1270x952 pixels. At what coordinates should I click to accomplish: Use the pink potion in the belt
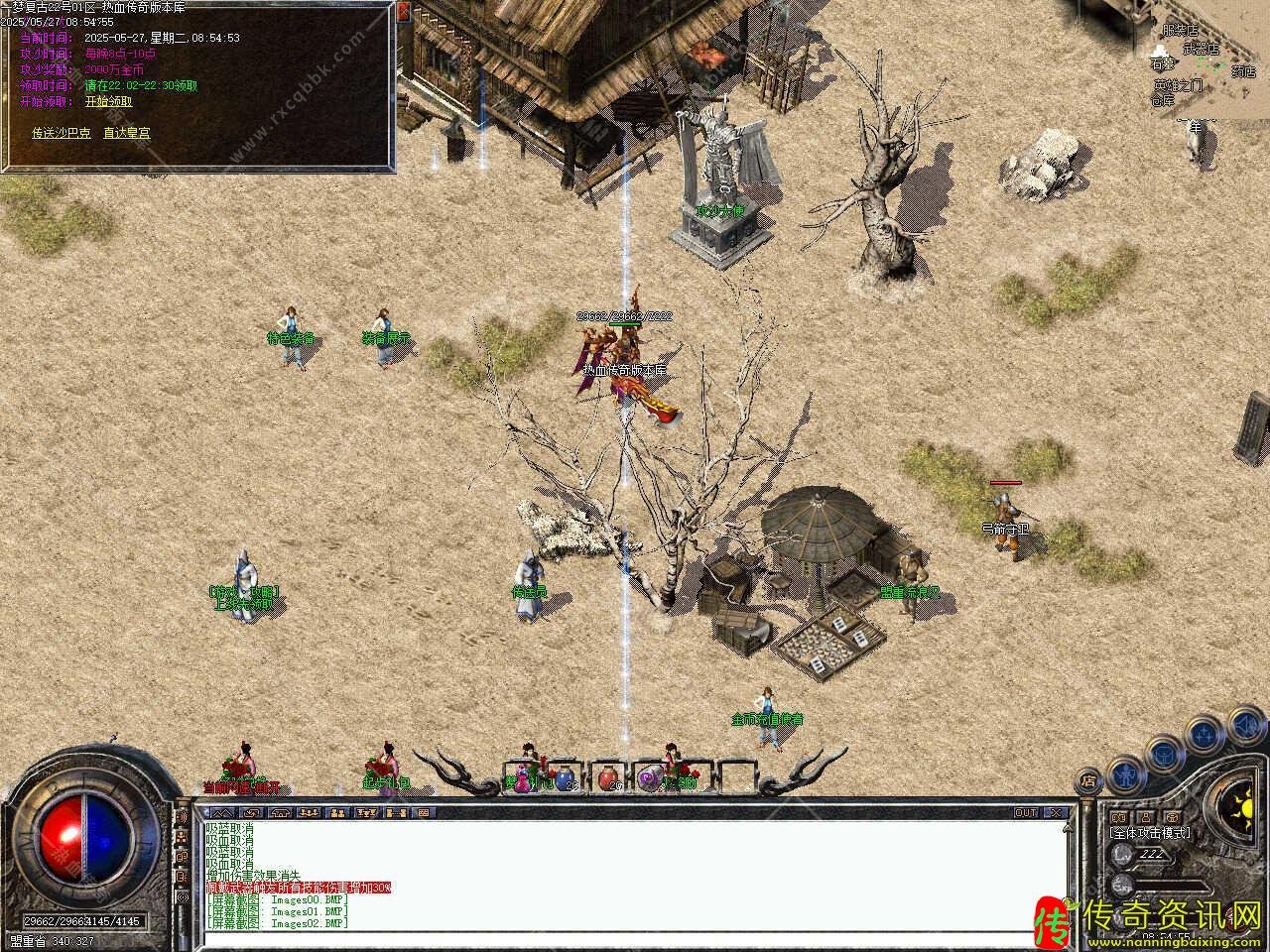(x=523, y=777)
